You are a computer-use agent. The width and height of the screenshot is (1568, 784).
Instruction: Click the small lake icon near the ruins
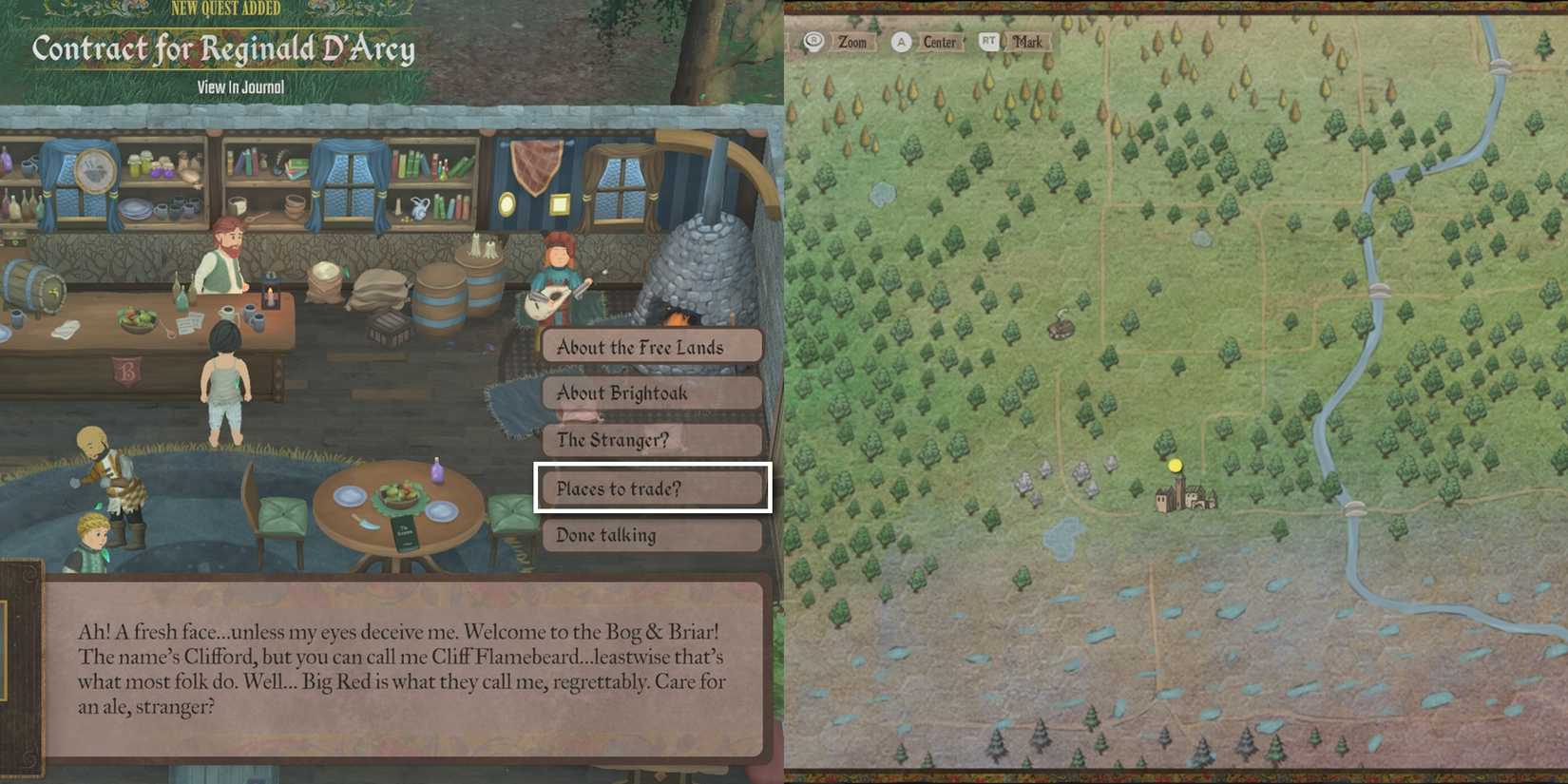1062,538
